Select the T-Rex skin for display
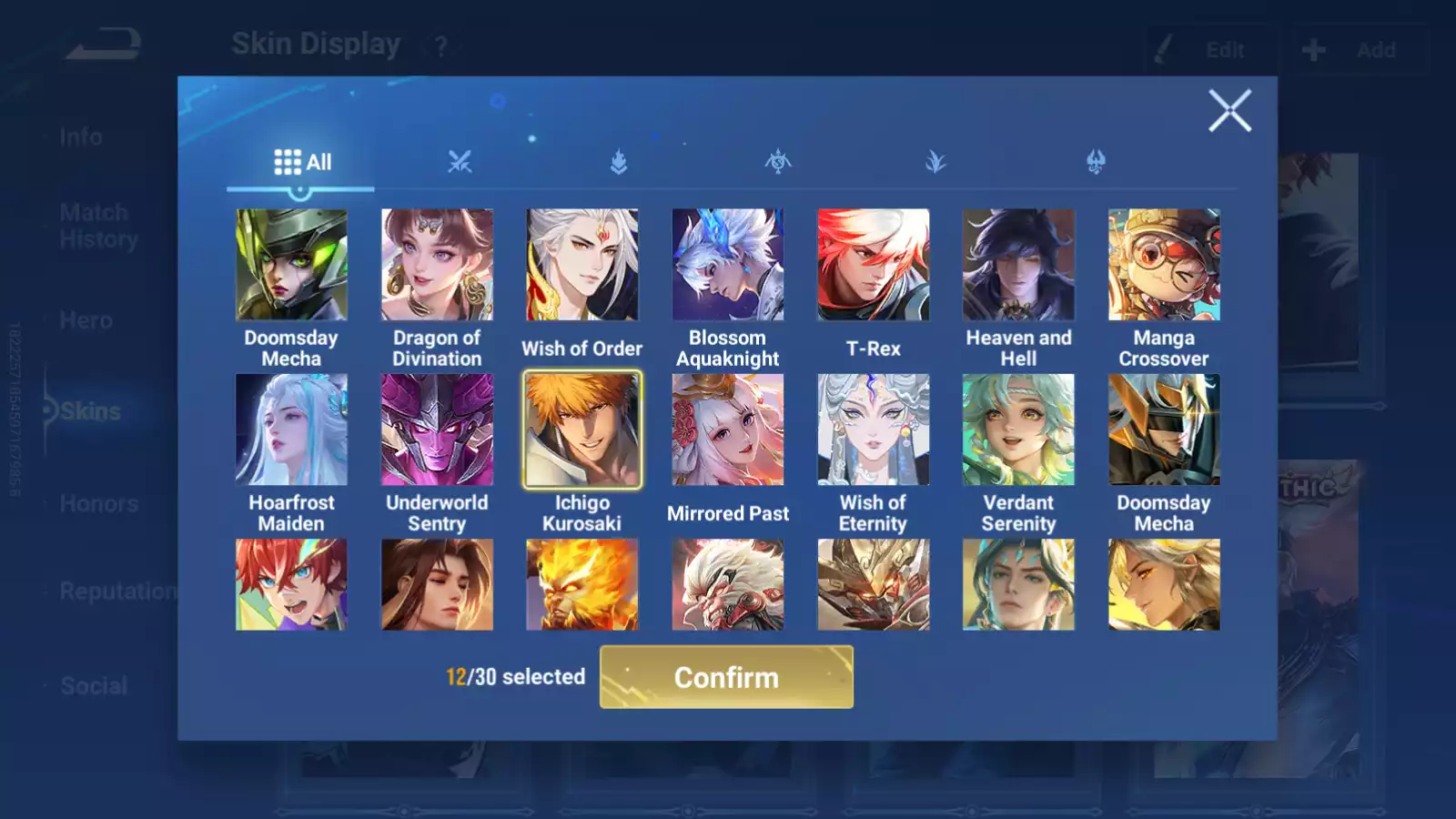Image resolution: width=1456 pixels, height=819 pixels. pos(874,264)
